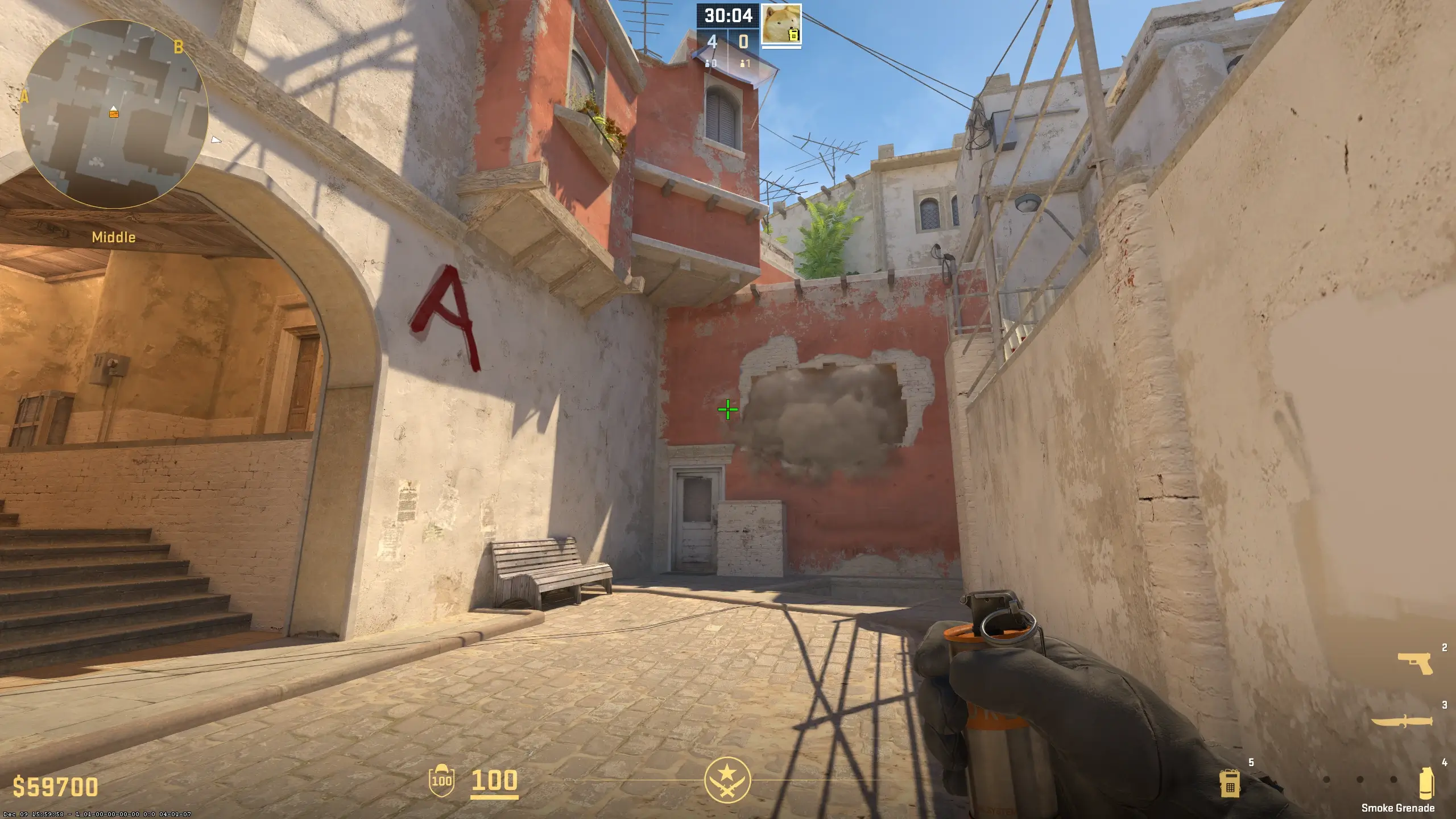Click the player arrow on the minimap
This screenshot has width=1456, height=819.
click(113, 107)
